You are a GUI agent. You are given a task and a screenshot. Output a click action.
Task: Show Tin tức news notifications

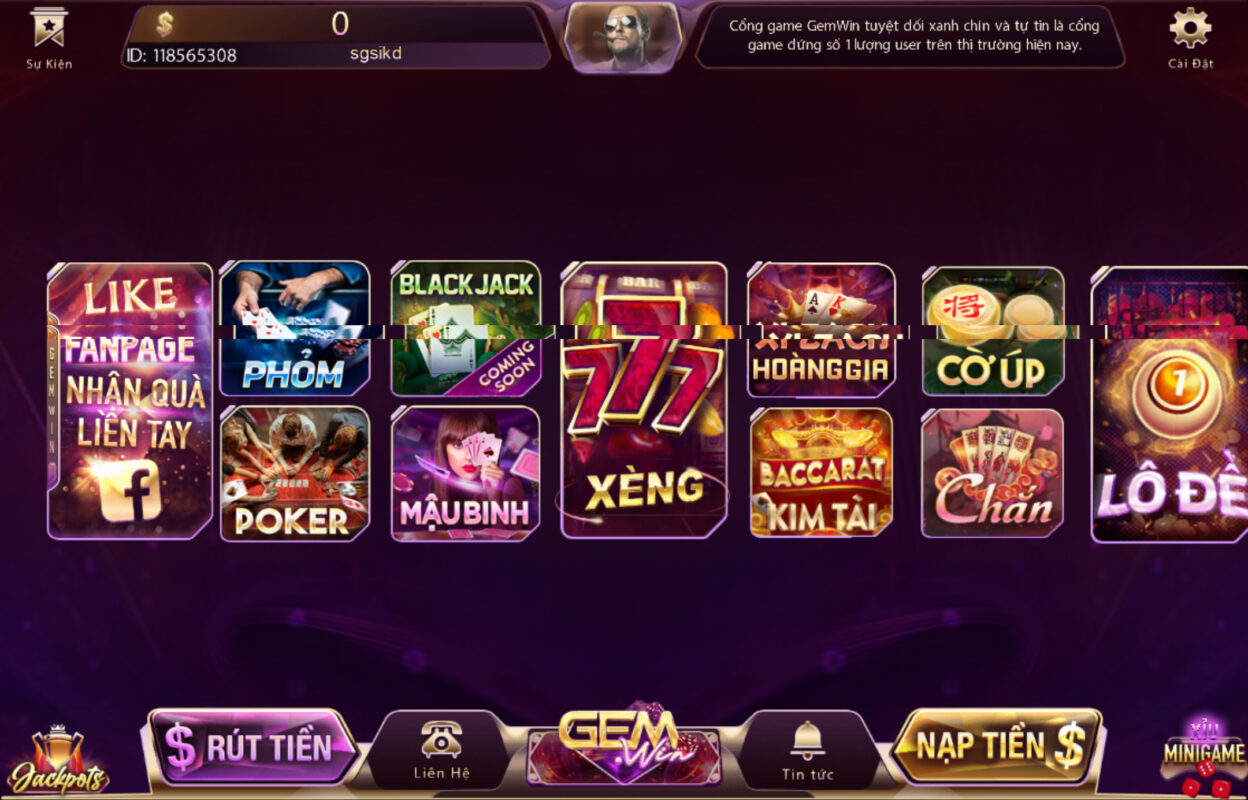click(807, 750)
